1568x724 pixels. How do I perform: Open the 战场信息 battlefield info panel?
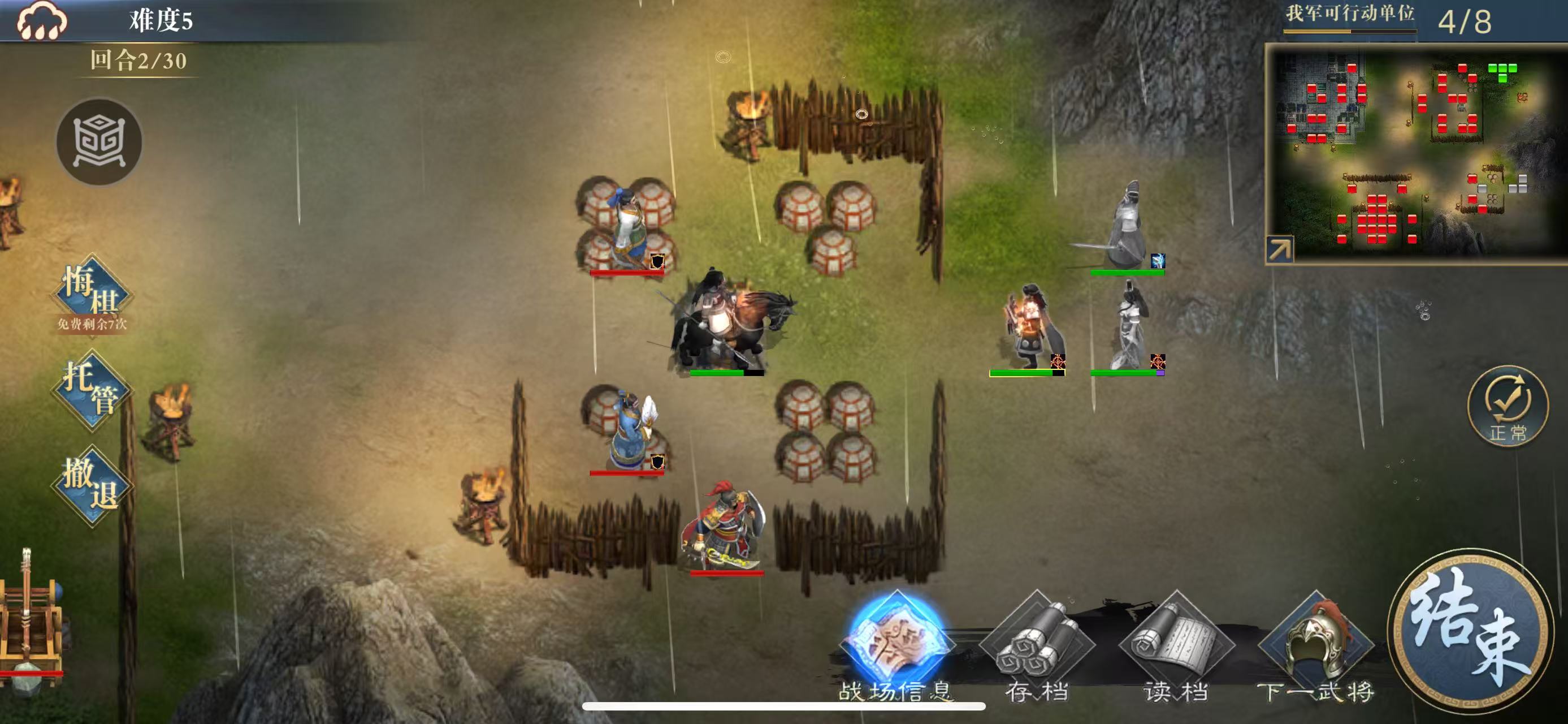pyautogui.click(x=896, y=647)
